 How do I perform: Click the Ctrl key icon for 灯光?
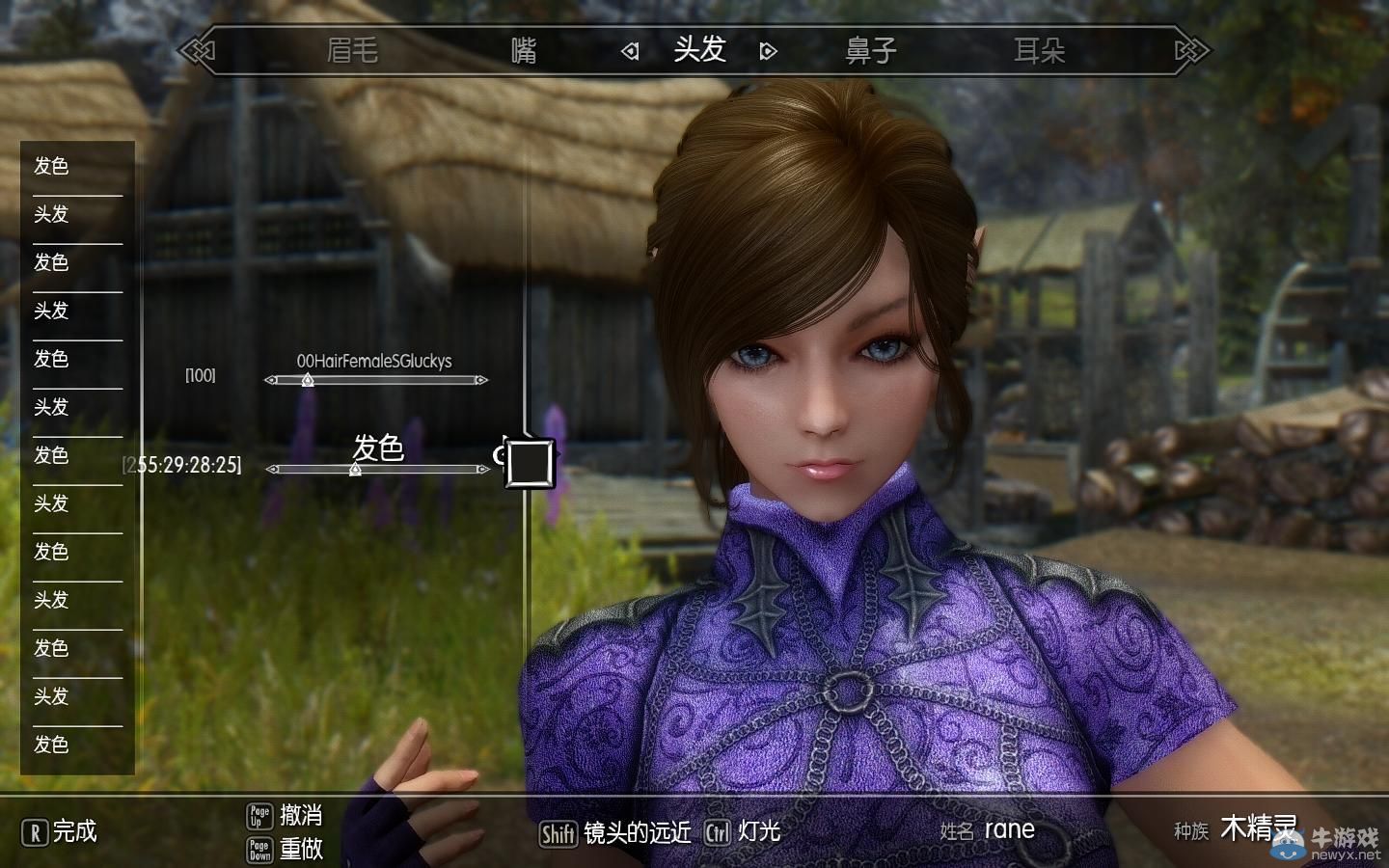[718, 831]
